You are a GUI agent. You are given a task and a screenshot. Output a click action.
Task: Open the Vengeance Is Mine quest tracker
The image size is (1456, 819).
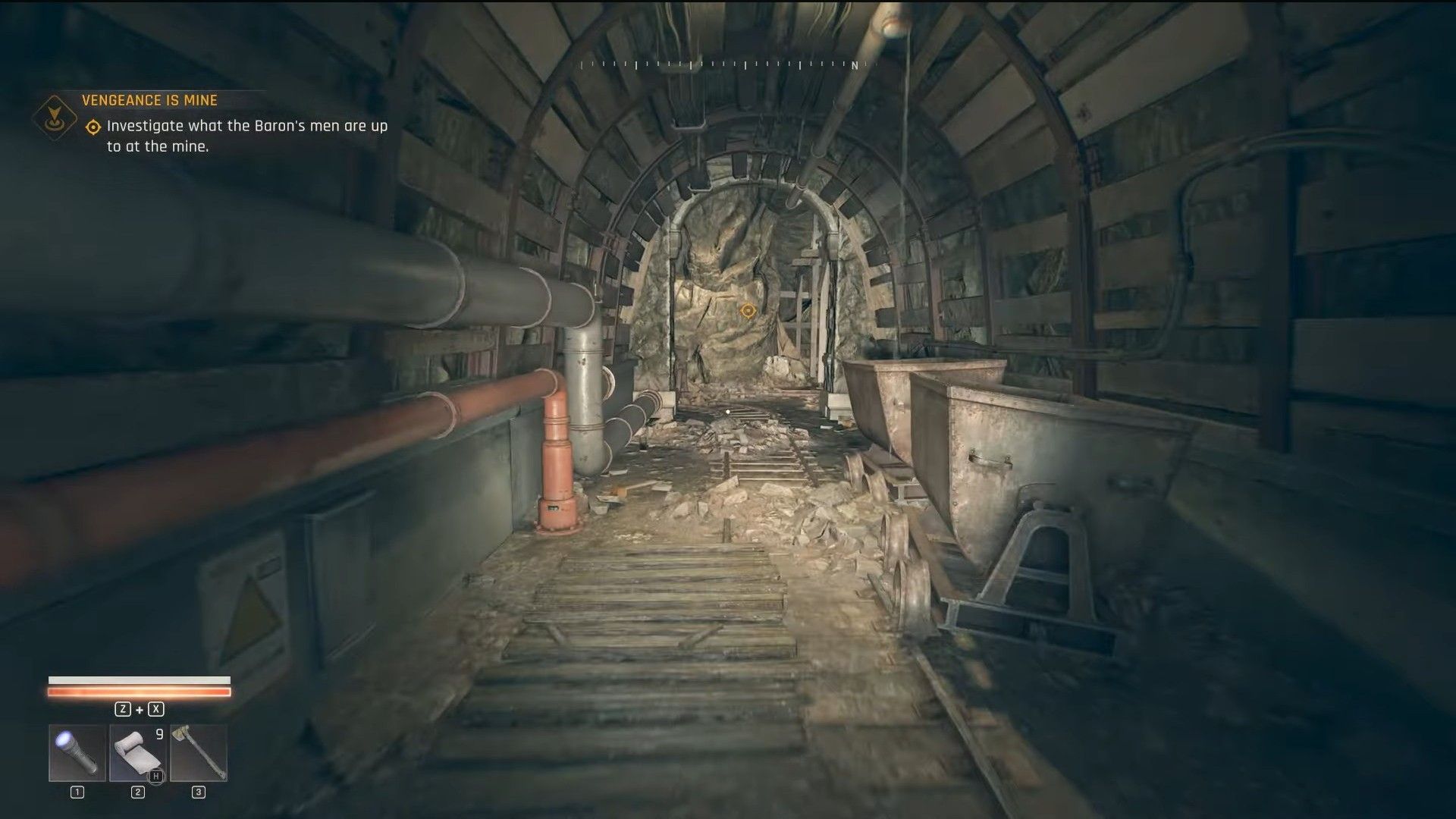click(x=149, y=100)
